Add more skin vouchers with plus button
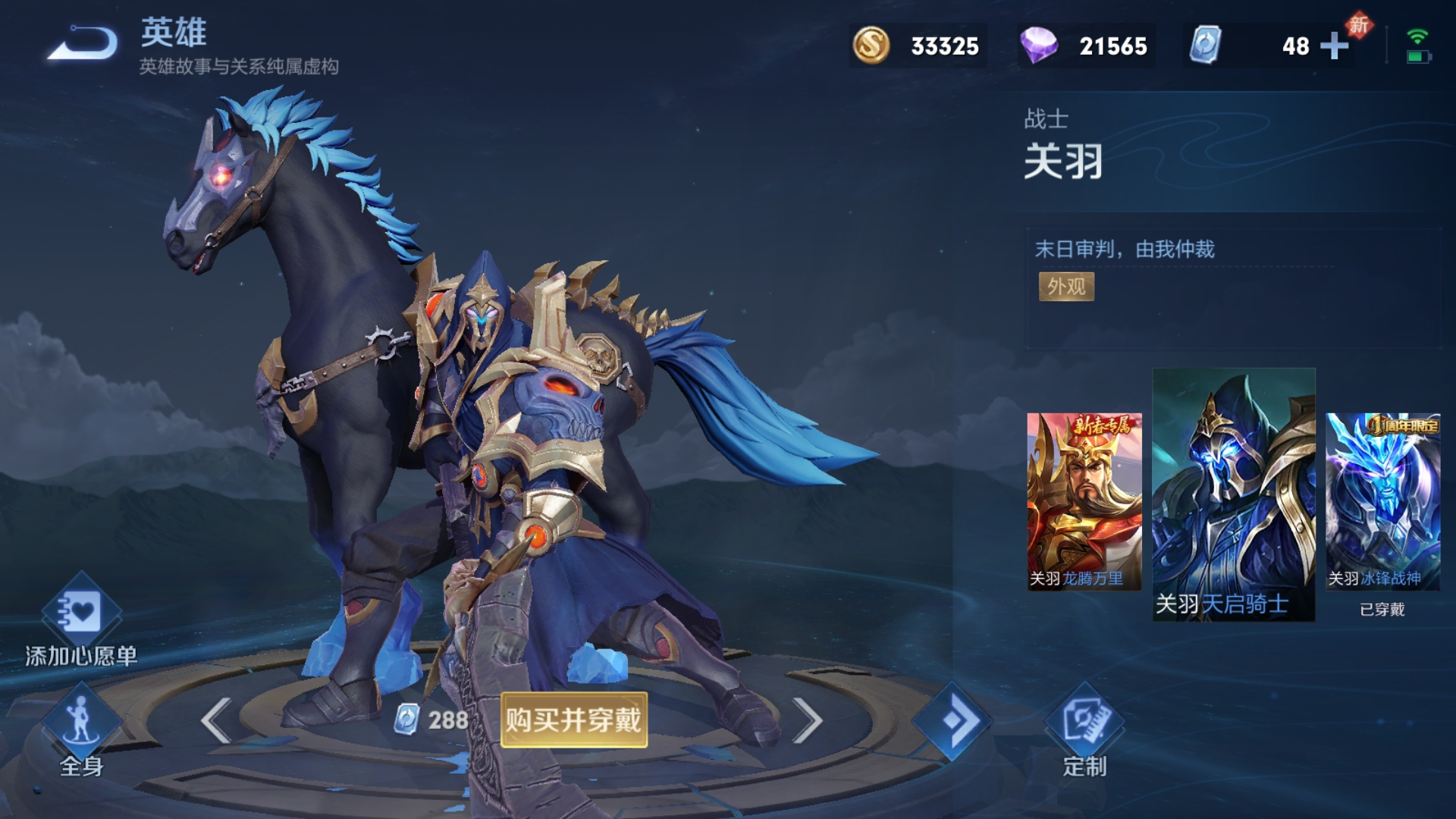The width and height of the screenshot is (1456, 819). point(1334,46)
